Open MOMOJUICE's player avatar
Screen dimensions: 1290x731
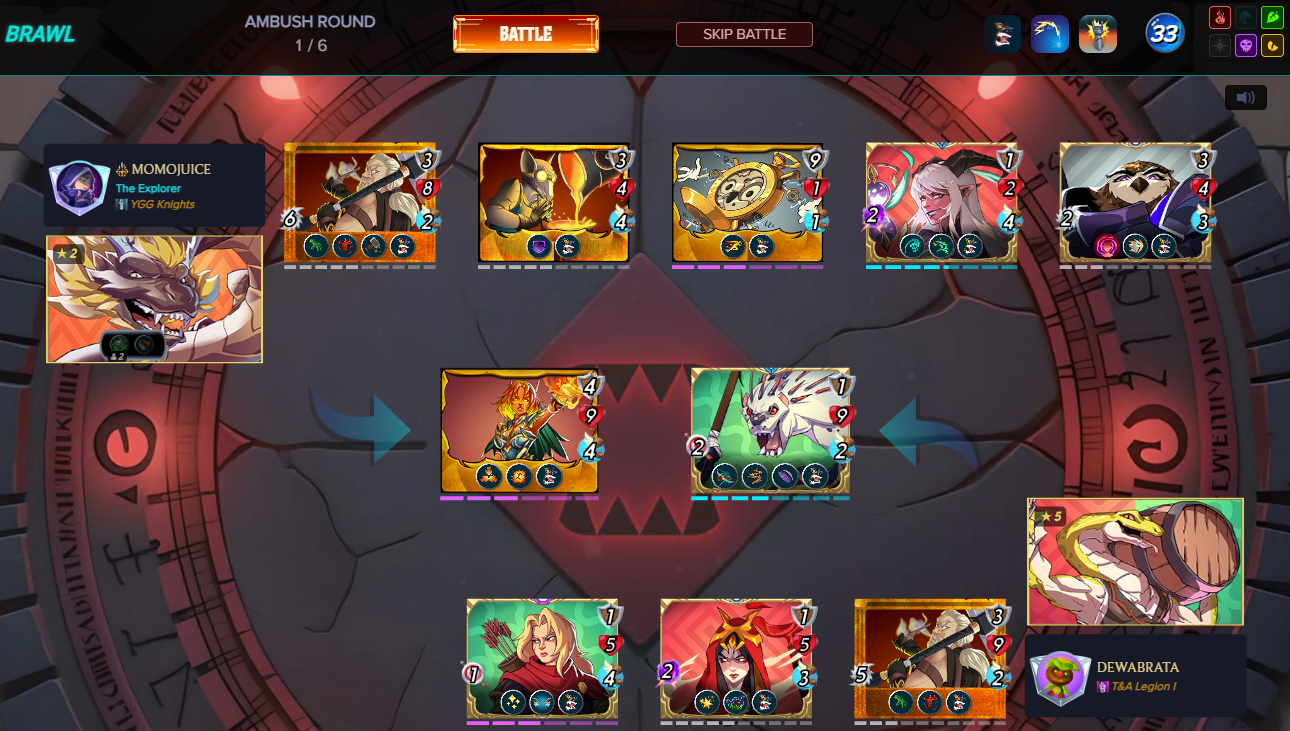tap(78, 185)
